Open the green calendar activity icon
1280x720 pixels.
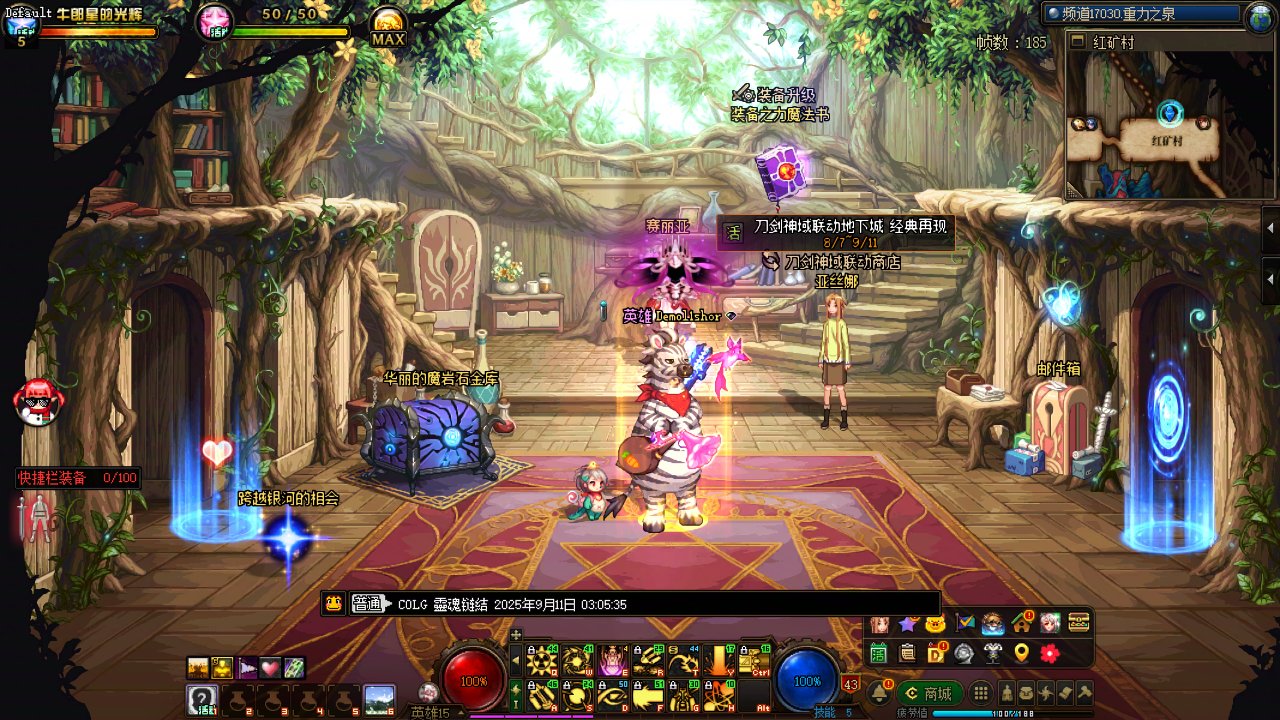[879, 653]
